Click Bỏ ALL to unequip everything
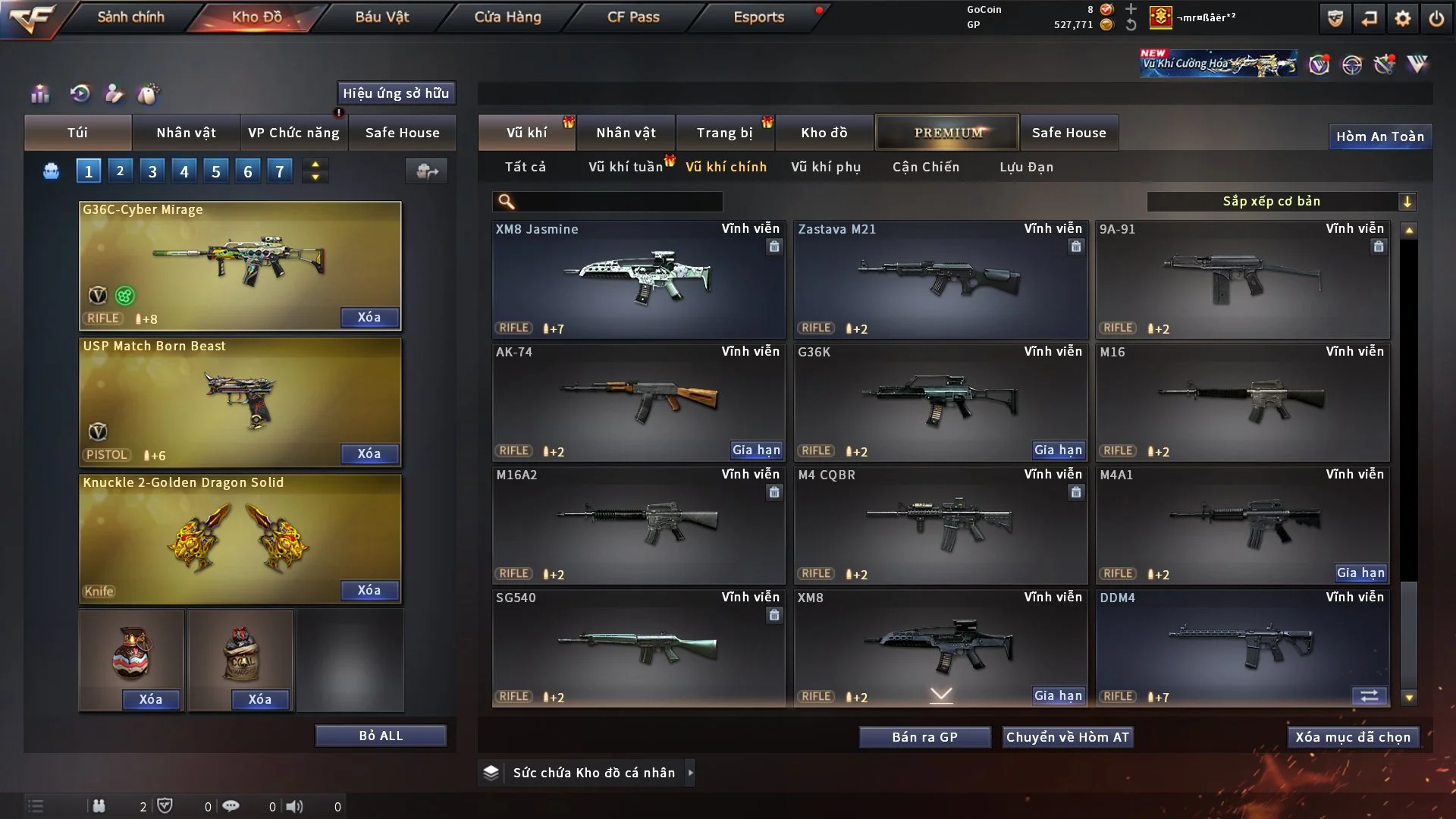This screenshot has width=1456, height=819. point(381,736)
